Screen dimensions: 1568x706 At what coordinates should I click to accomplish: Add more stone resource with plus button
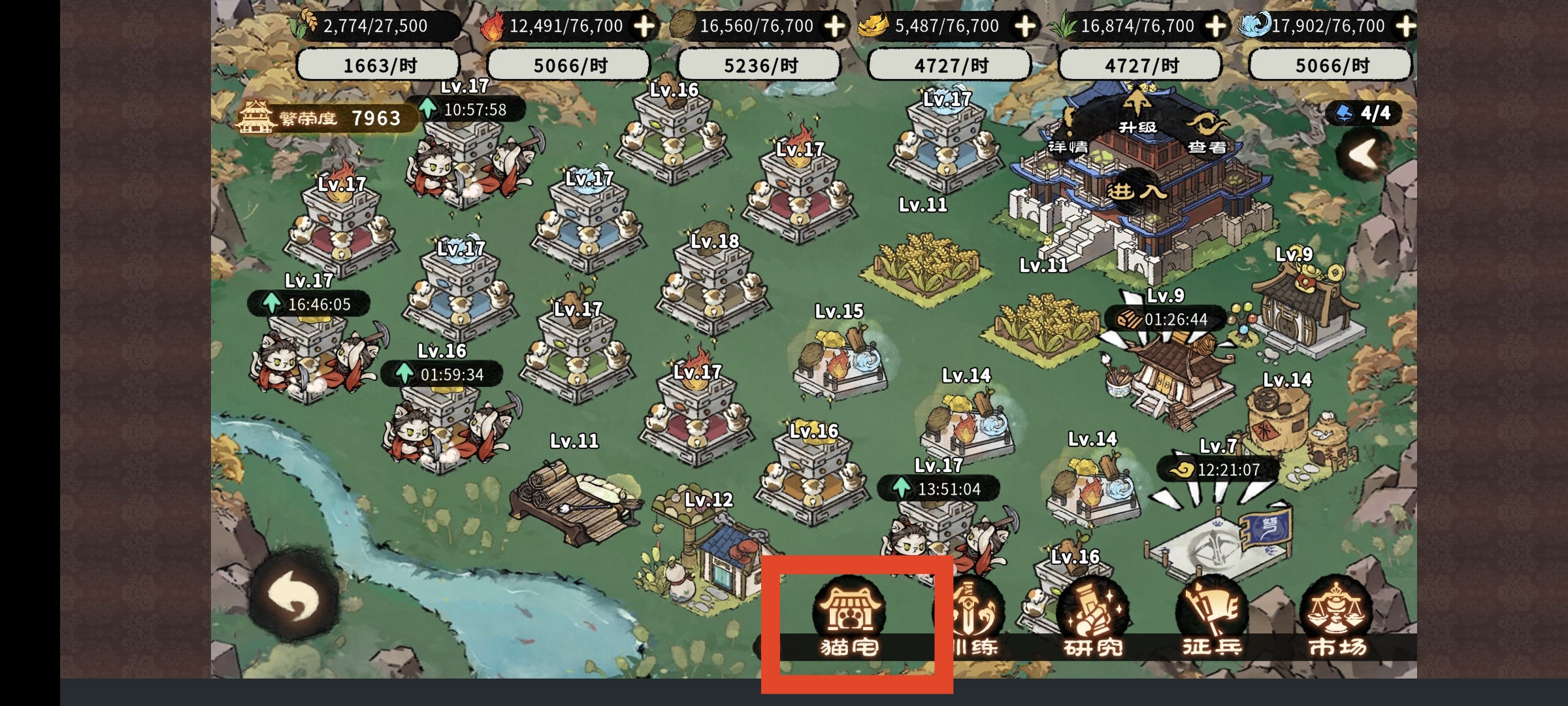coord(834,26)
